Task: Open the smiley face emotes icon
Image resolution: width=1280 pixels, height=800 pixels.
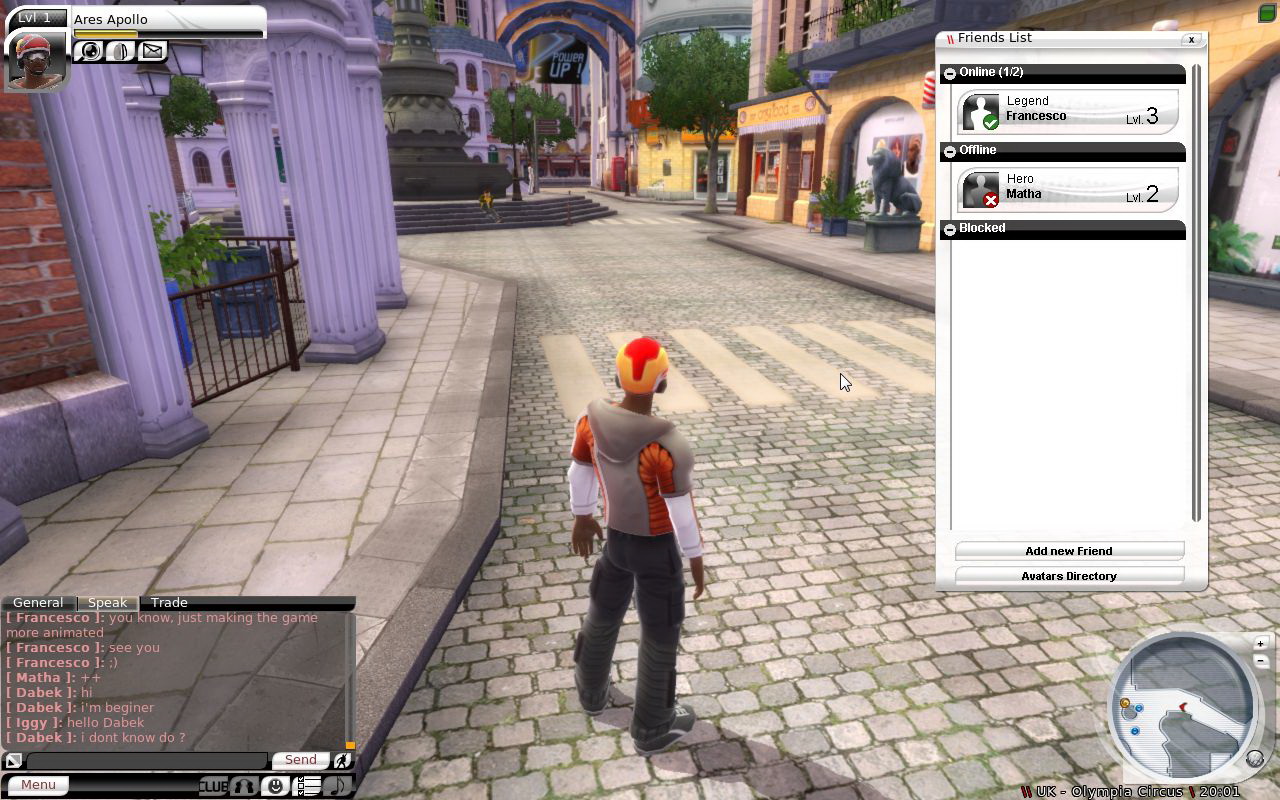Action: 275,786
